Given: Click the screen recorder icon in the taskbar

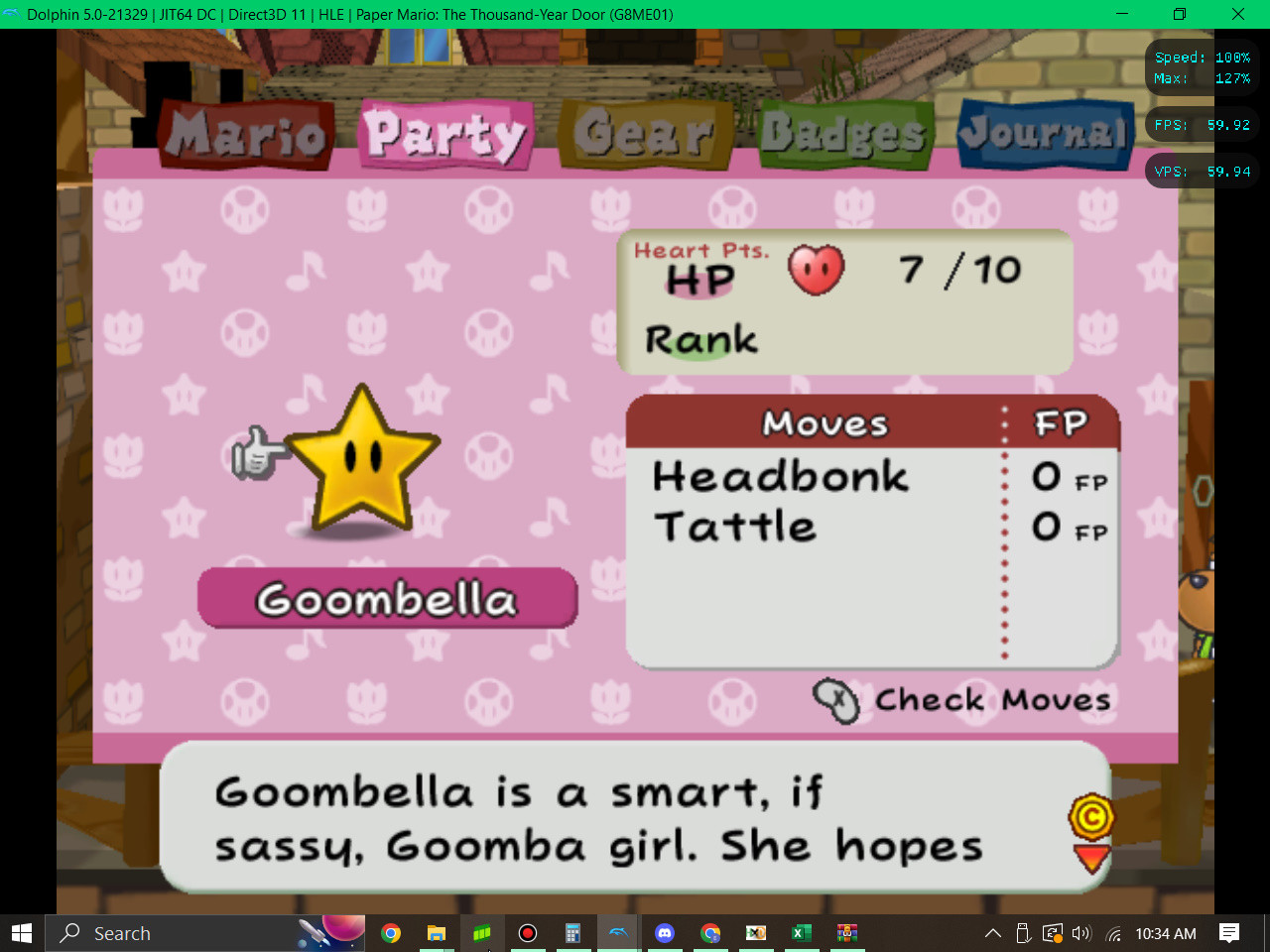Looking at the screenshot, I should pyautogui.click(x=527, y=933).
